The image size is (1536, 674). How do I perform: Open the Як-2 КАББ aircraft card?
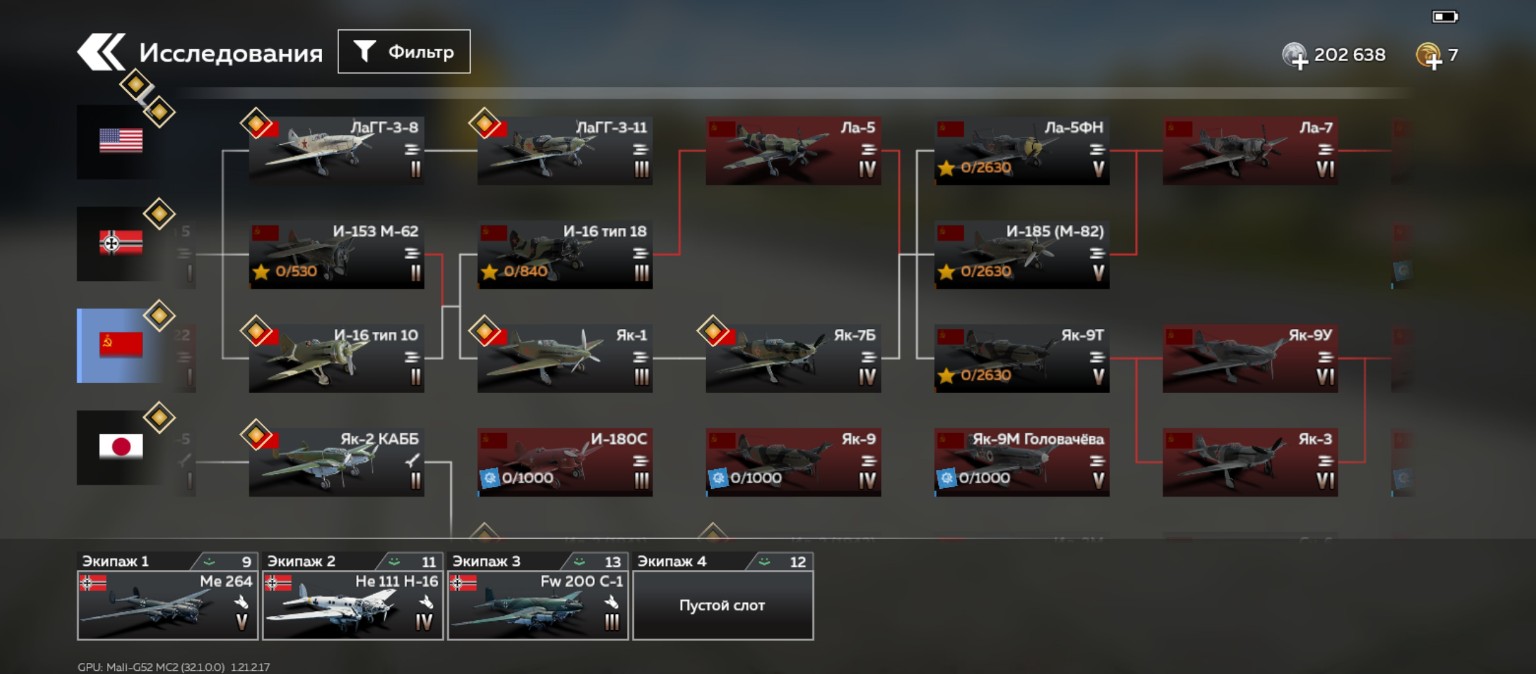coord(336,462)
